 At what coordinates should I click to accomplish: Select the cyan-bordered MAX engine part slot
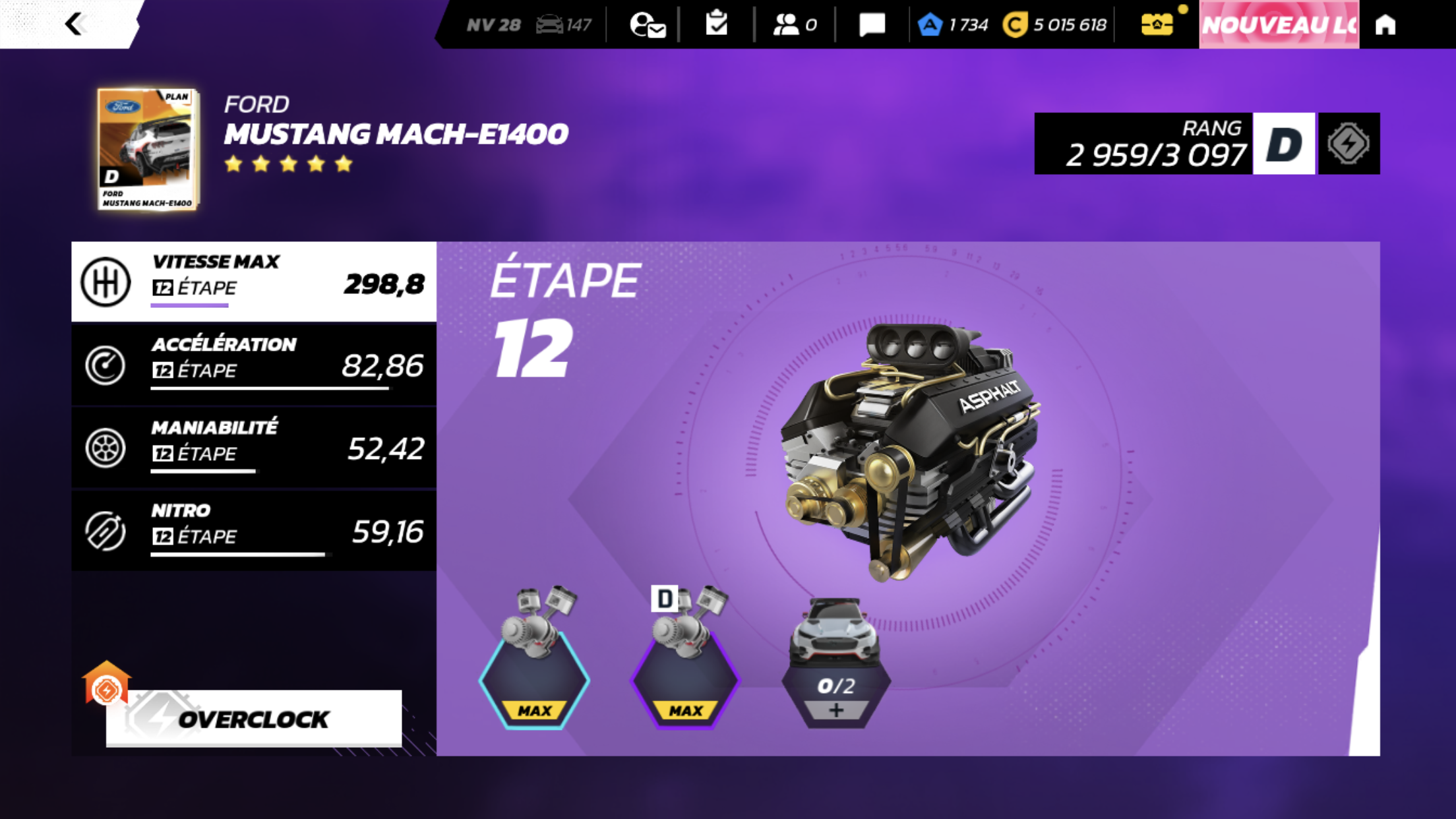coord(534,679)
